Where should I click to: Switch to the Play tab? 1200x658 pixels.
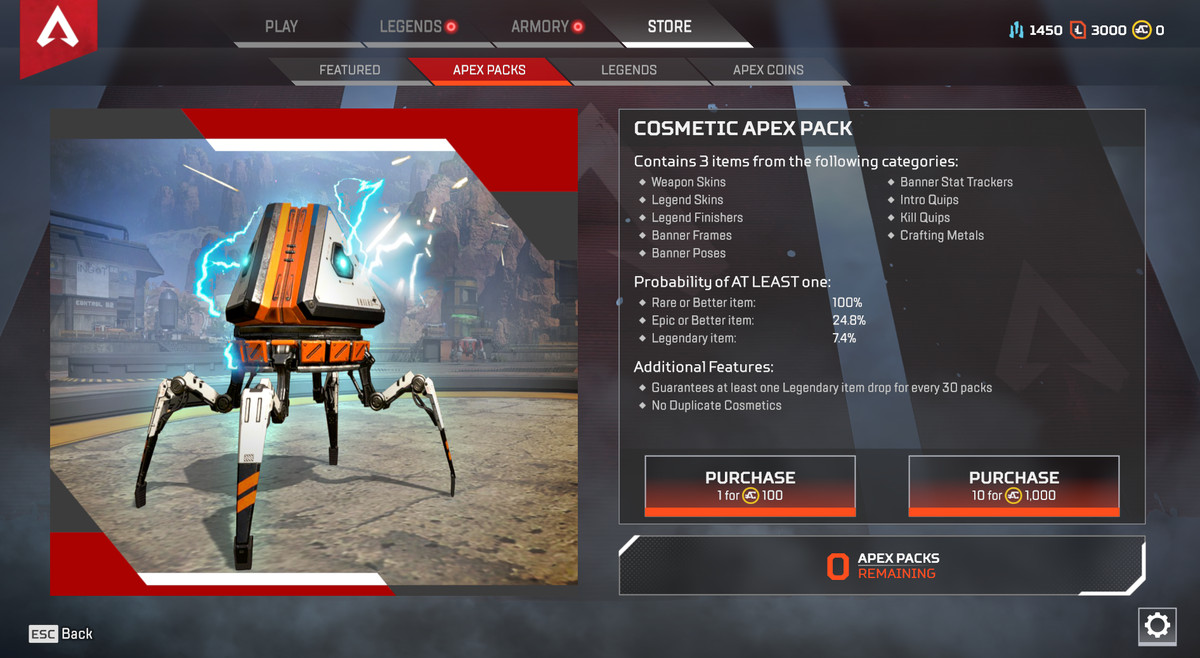281,27
